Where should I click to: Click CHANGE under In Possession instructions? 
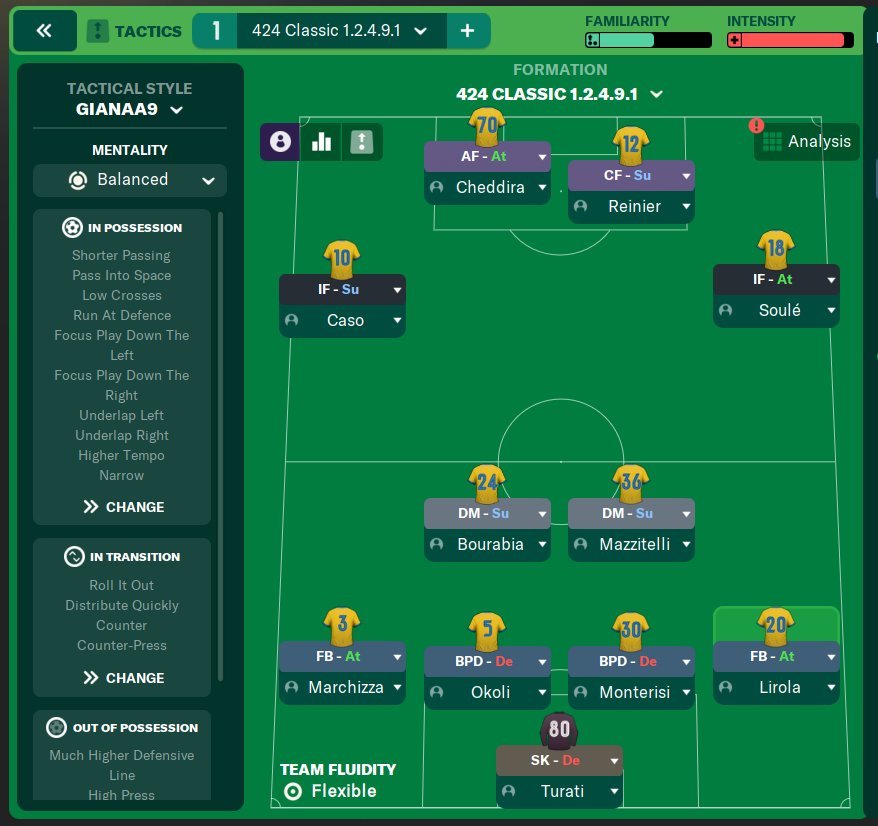(123, 507)
